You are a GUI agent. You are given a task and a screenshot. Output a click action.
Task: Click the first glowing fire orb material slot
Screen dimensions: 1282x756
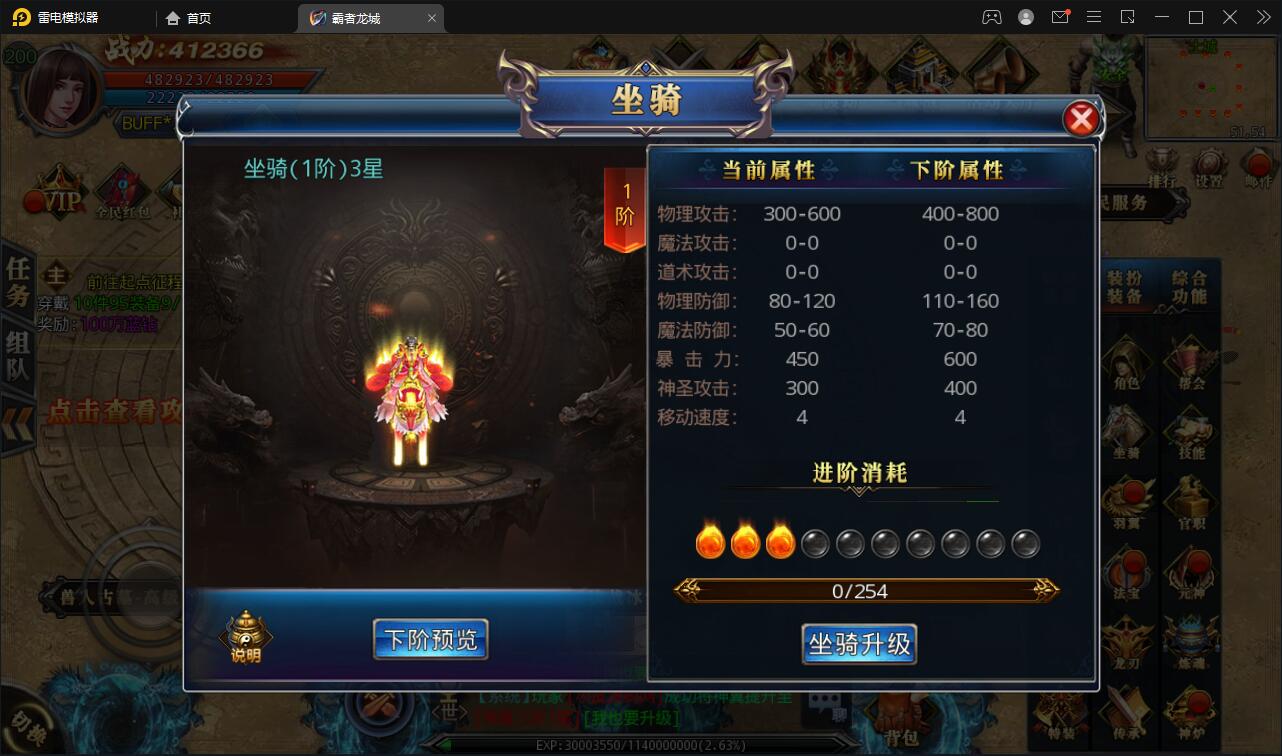tap(711, 541)
